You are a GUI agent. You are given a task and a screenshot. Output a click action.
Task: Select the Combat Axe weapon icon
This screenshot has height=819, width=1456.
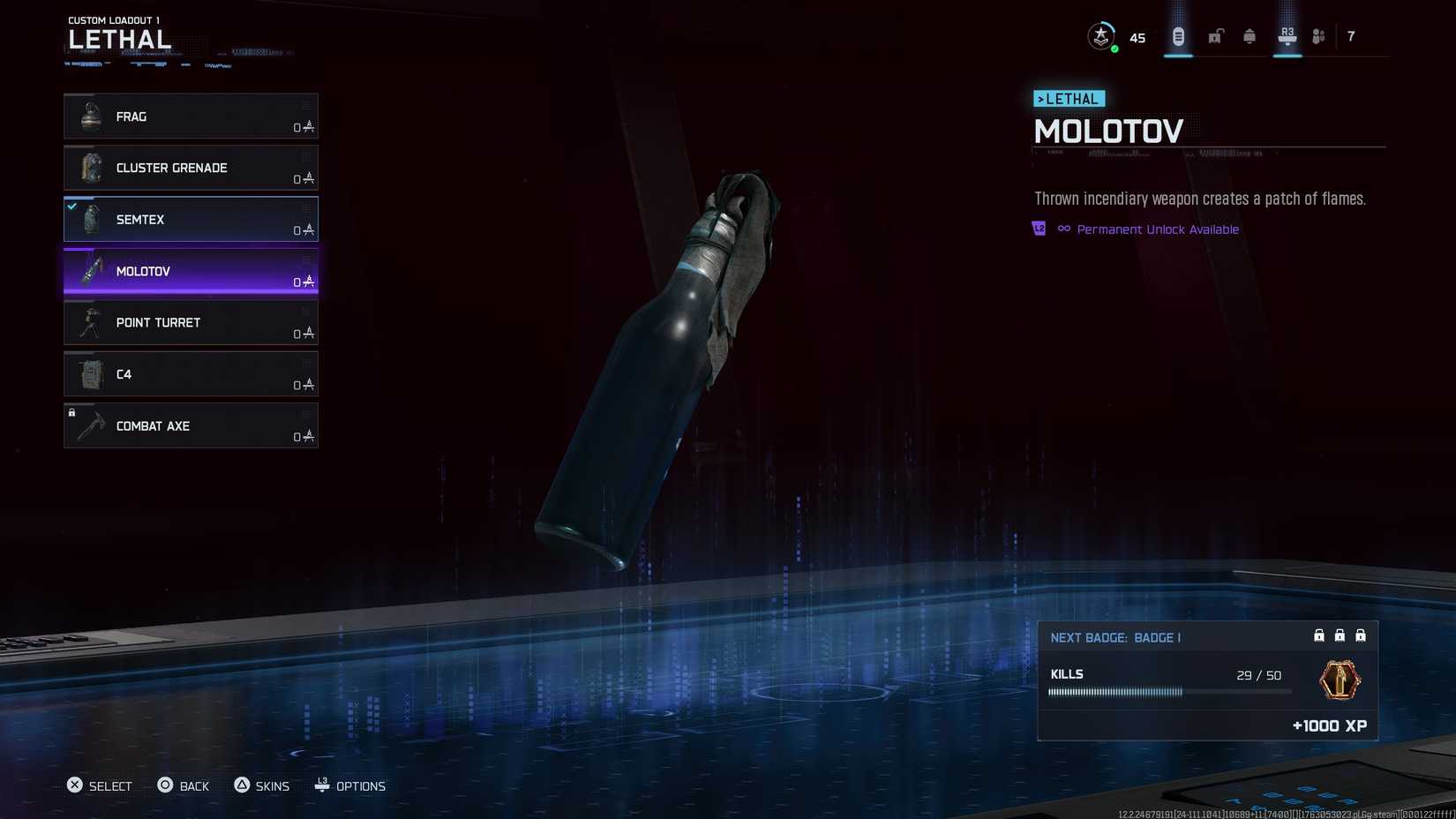click(89, 425)
